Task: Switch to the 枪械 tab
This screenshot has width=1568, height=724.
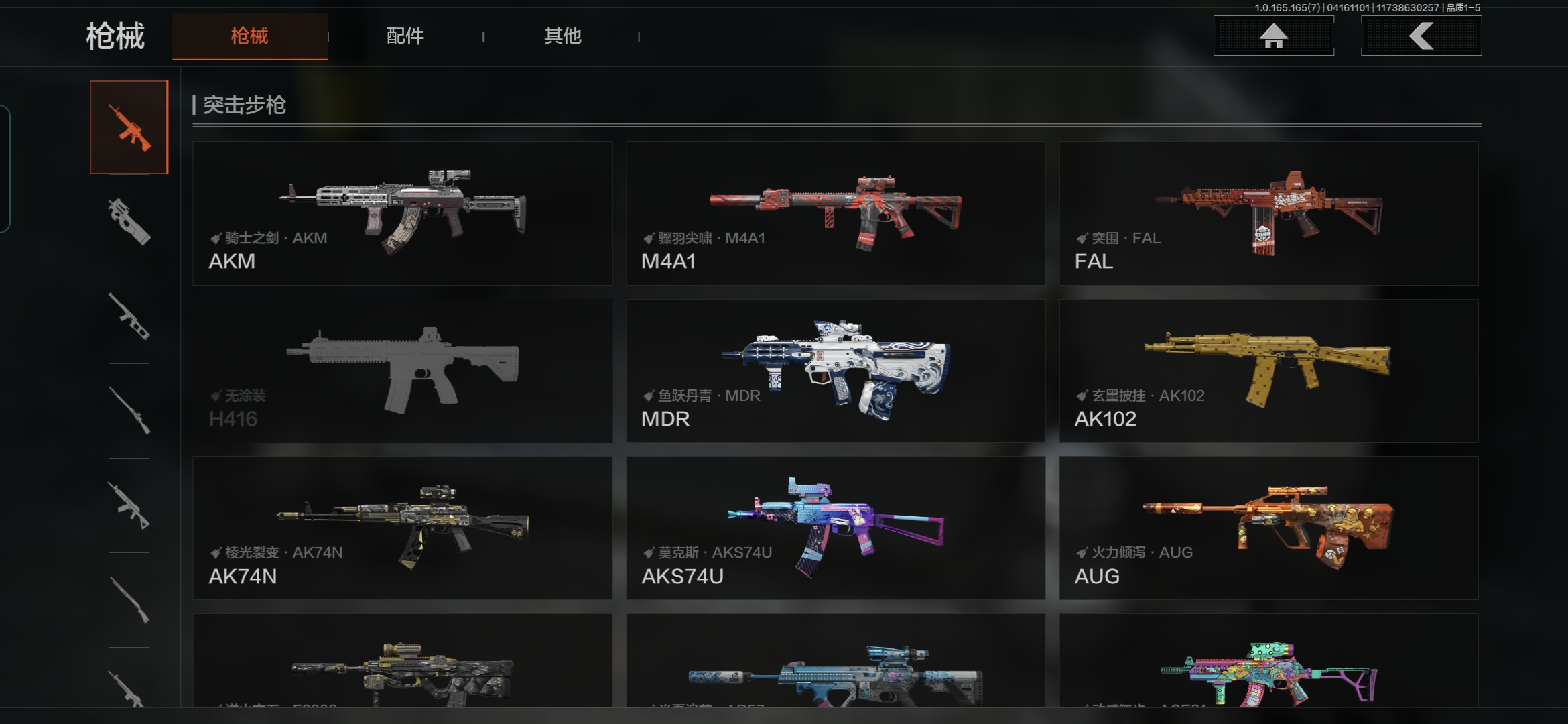Action: (x=250, y=36)
